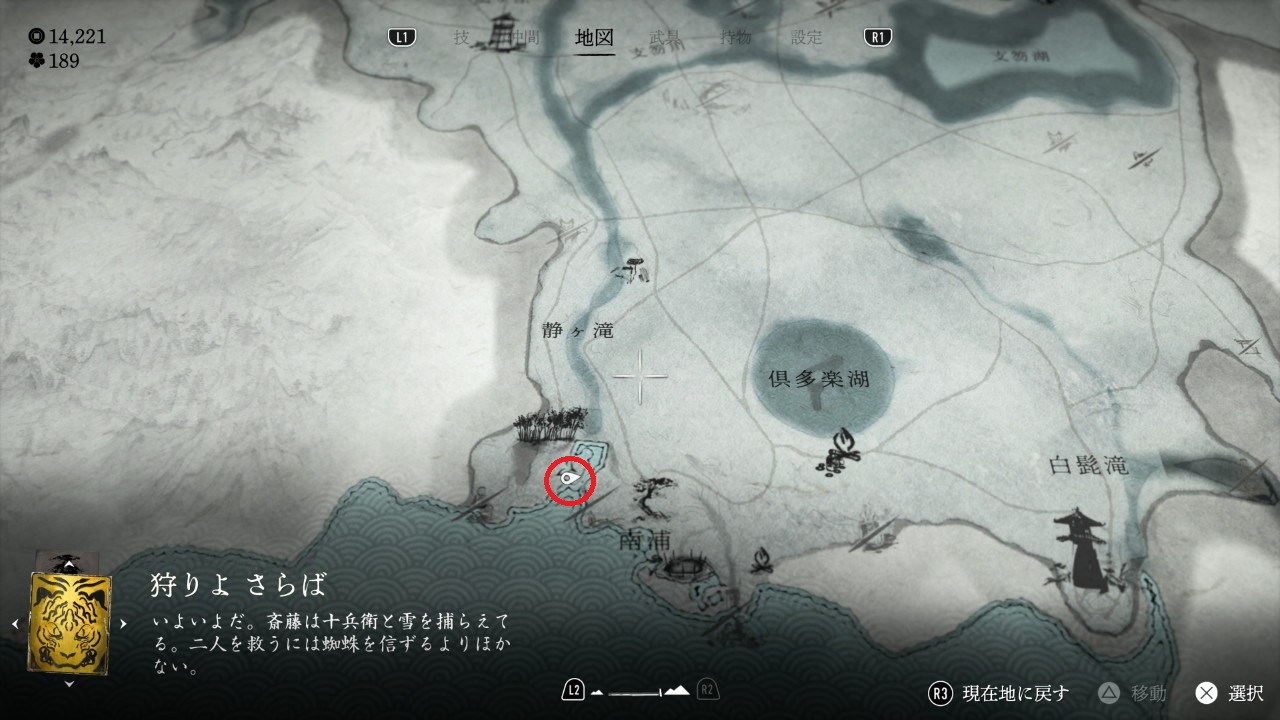Select the 地図 map tab
Image resolution: width=1280 pixels, height=720 pixels.
pos(595,38)
